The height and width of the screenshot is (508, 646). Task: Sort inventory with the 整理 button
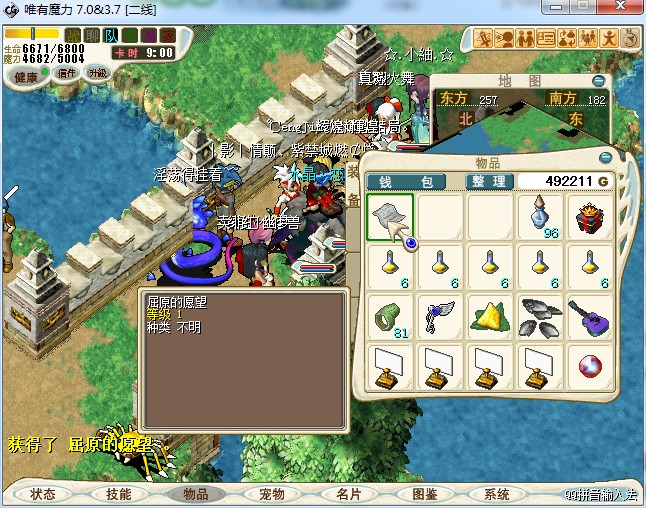coord(491,181)
